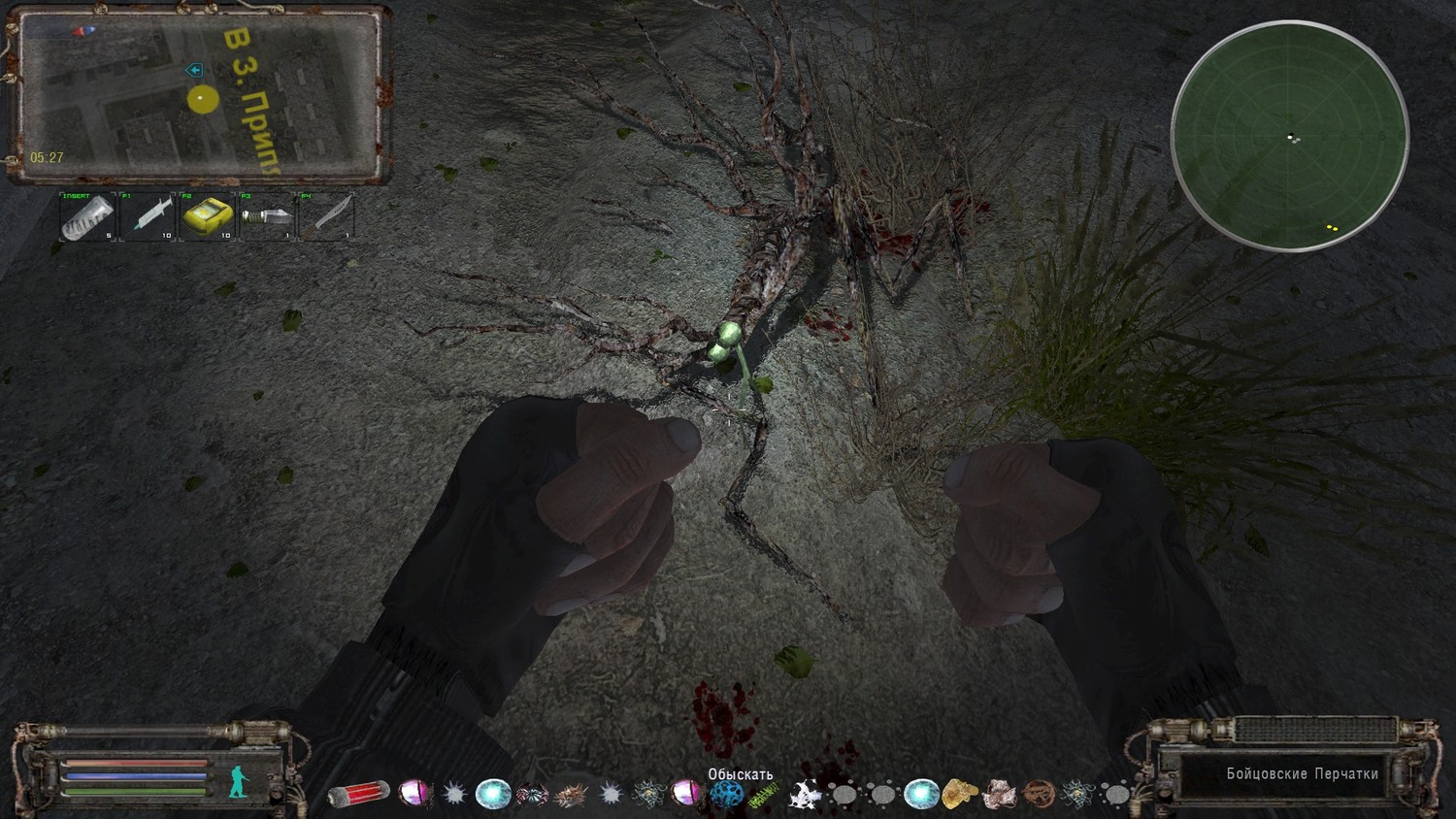
Task: Select the dark red flower-like artifact
Action: pyautogui.click(x=532, y=795)
